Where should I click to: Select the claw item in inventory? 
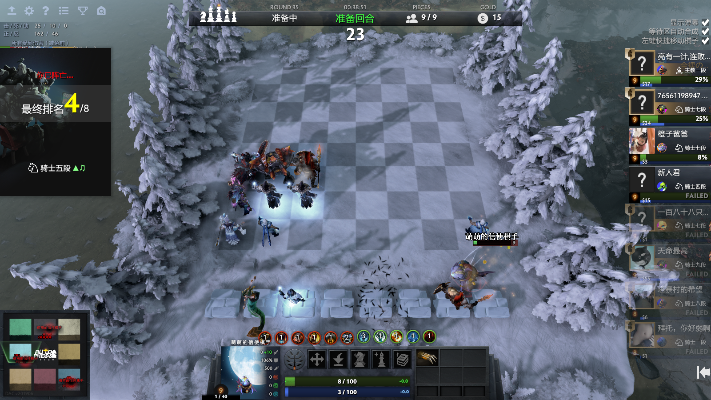coord(428,358)
